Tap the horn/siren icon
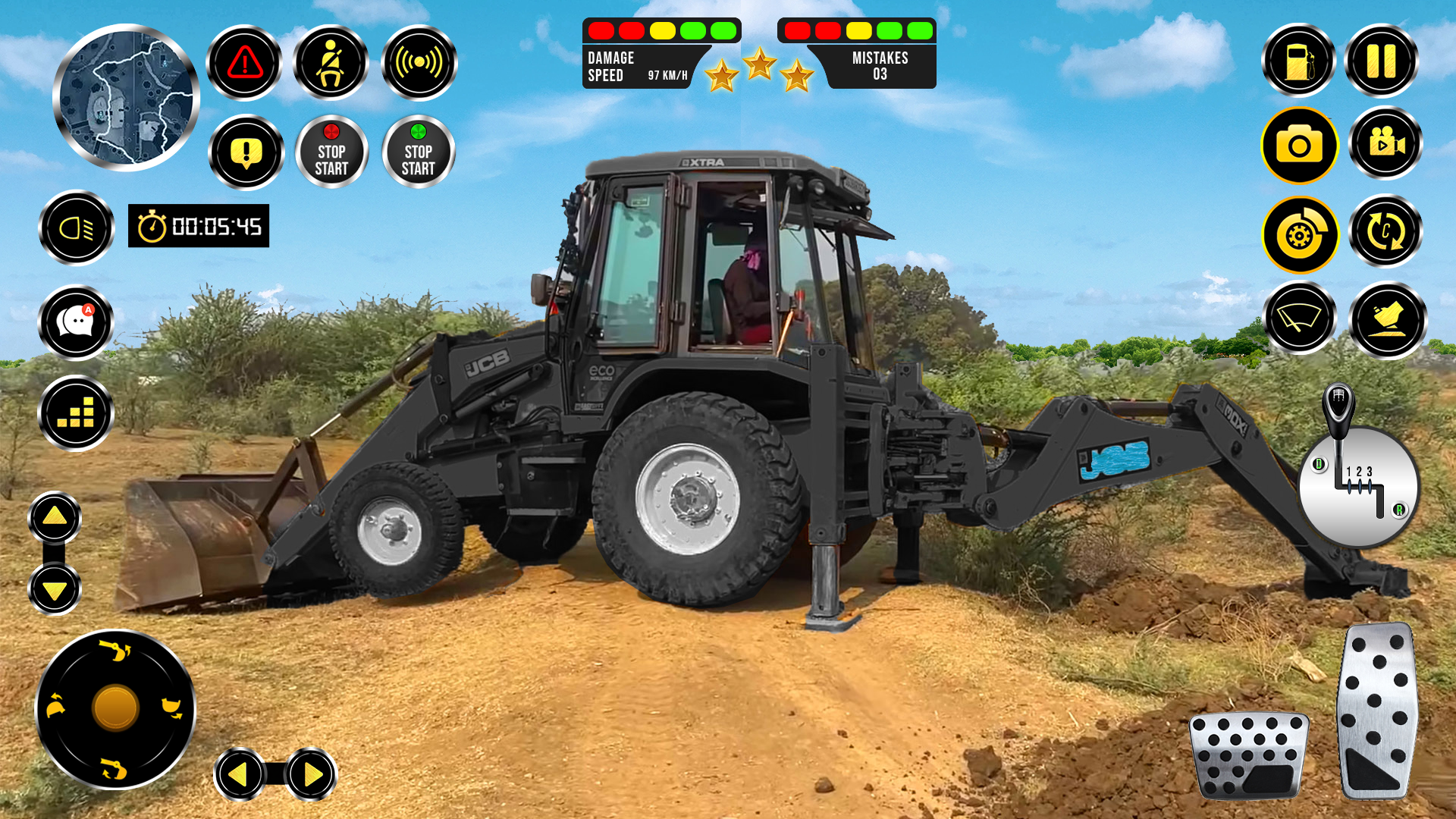This screenshot has height=819, width=1456. point(419,61)
